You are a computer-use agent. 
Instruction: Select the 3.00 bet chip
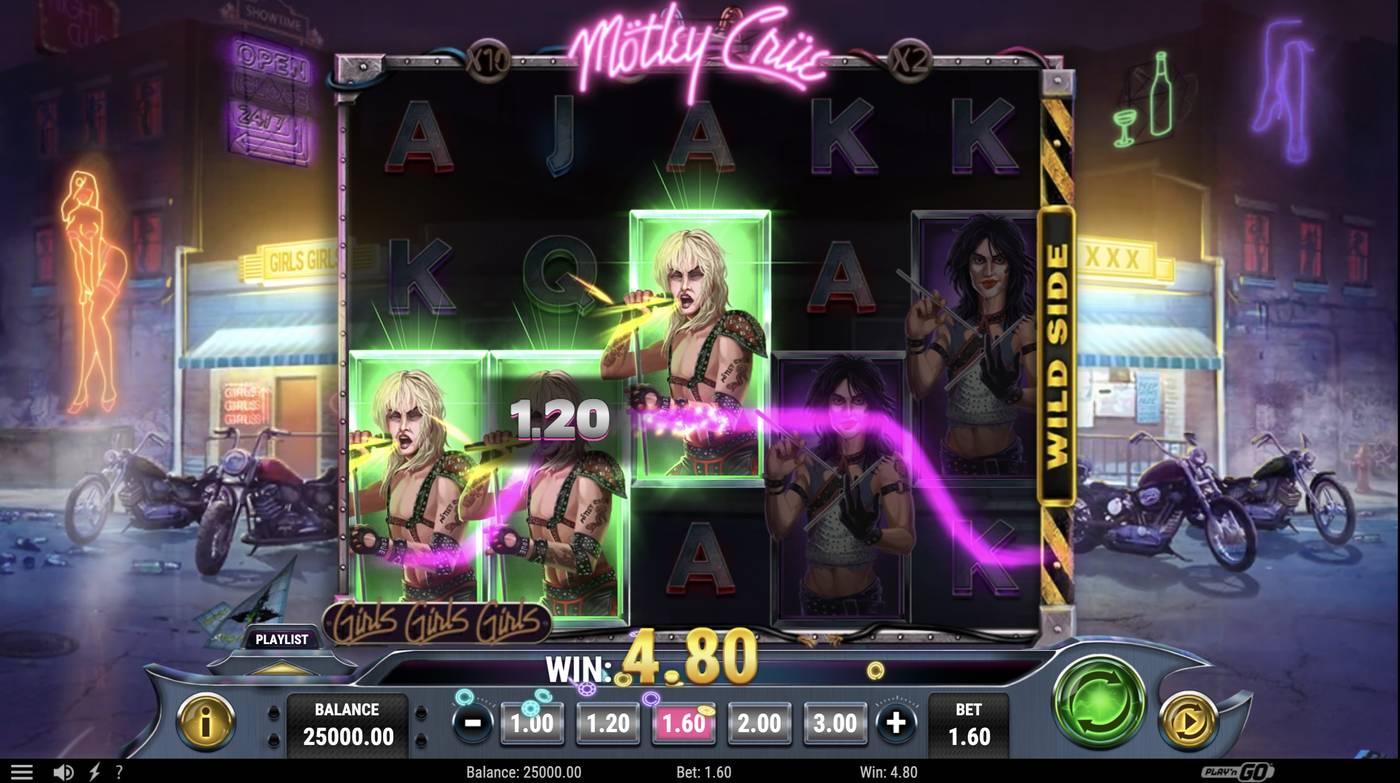pyautogui.click(x=835, y=722)
